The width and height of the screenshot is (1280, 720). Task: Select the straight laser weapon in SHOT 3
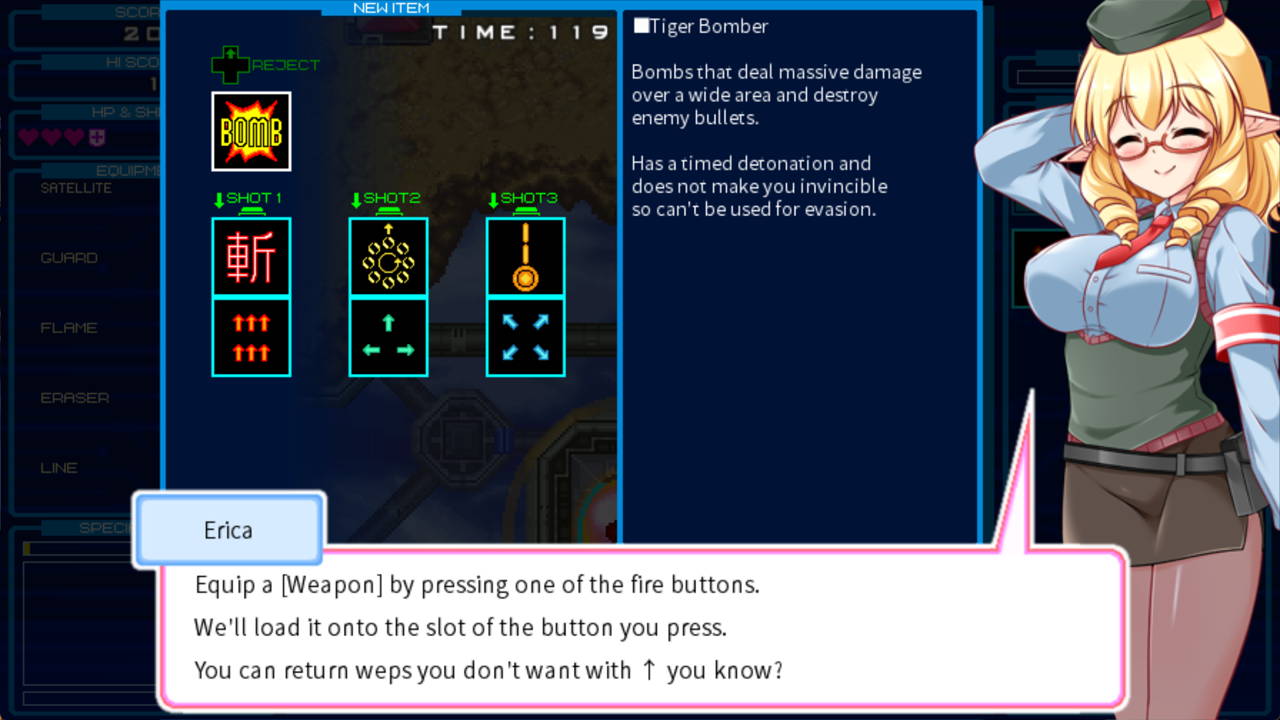(x=525, y=255)
